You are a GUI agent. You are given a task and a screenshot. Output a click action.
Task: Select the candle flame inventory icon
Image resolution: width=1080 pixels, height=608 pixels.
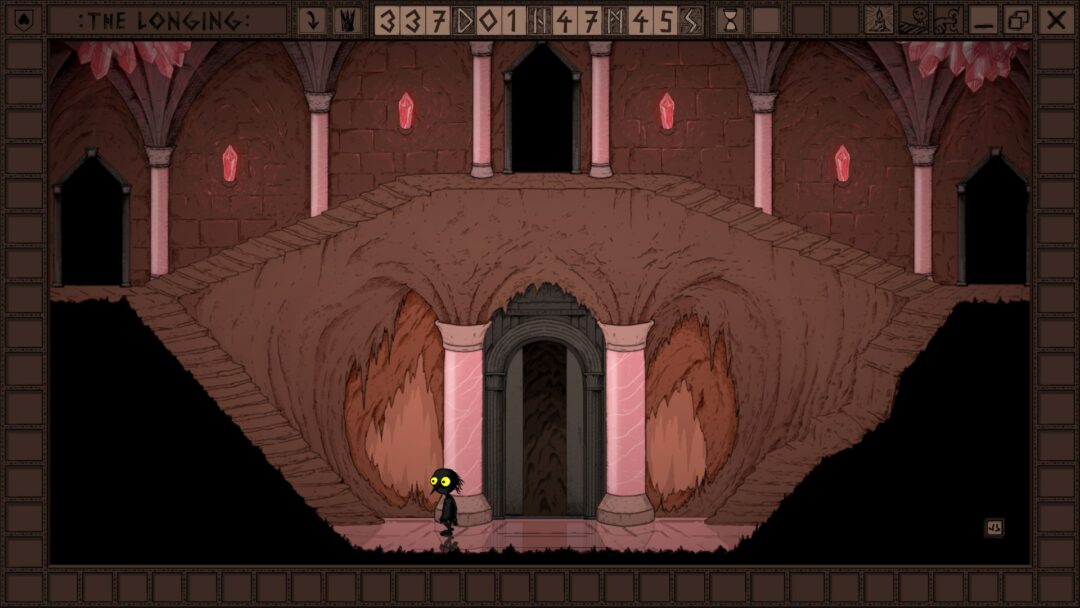[879, 20]
